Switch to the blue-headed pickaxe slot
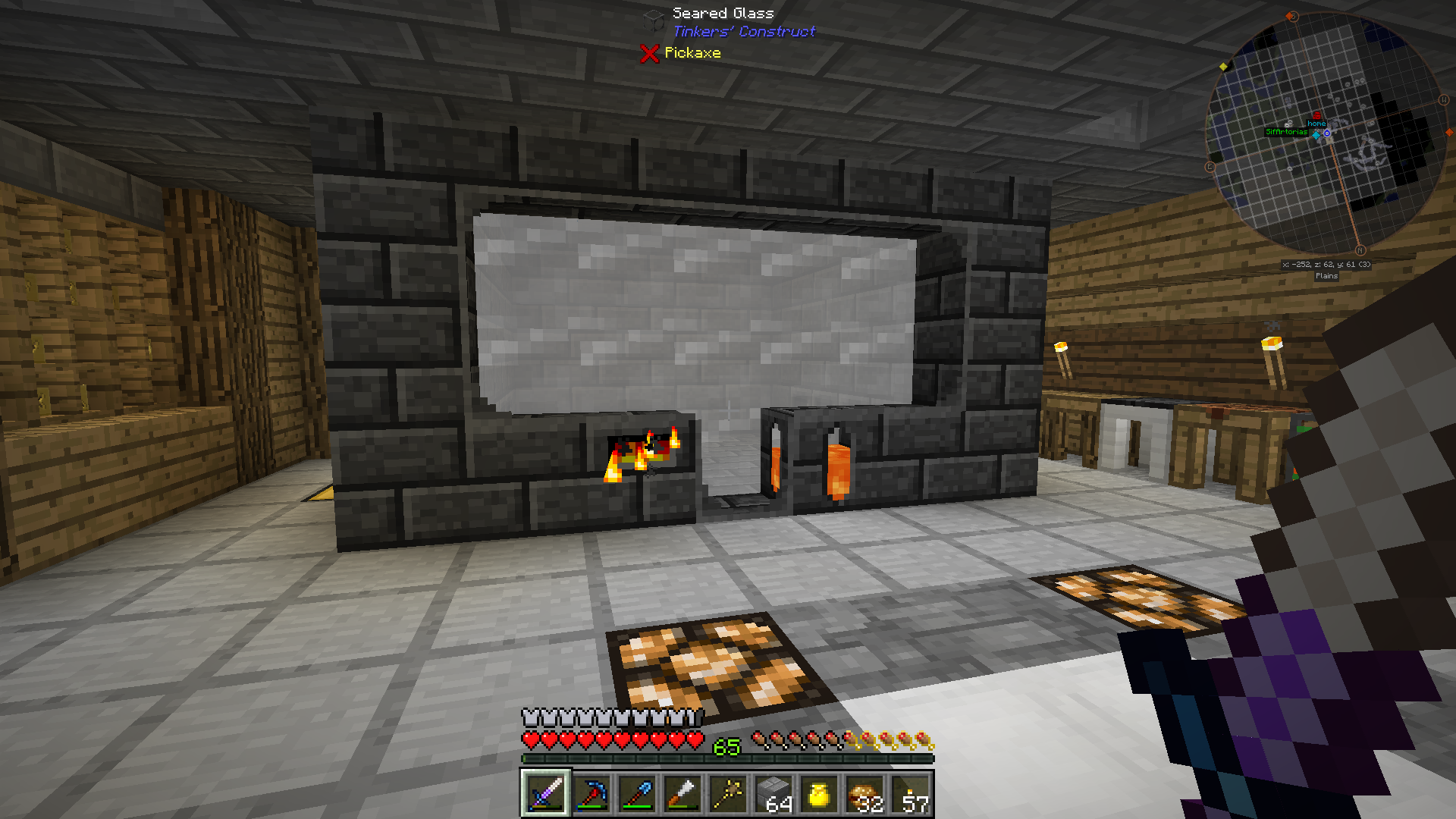The width and height of the screenshot is (1456, 819). [x=591, y=794]
